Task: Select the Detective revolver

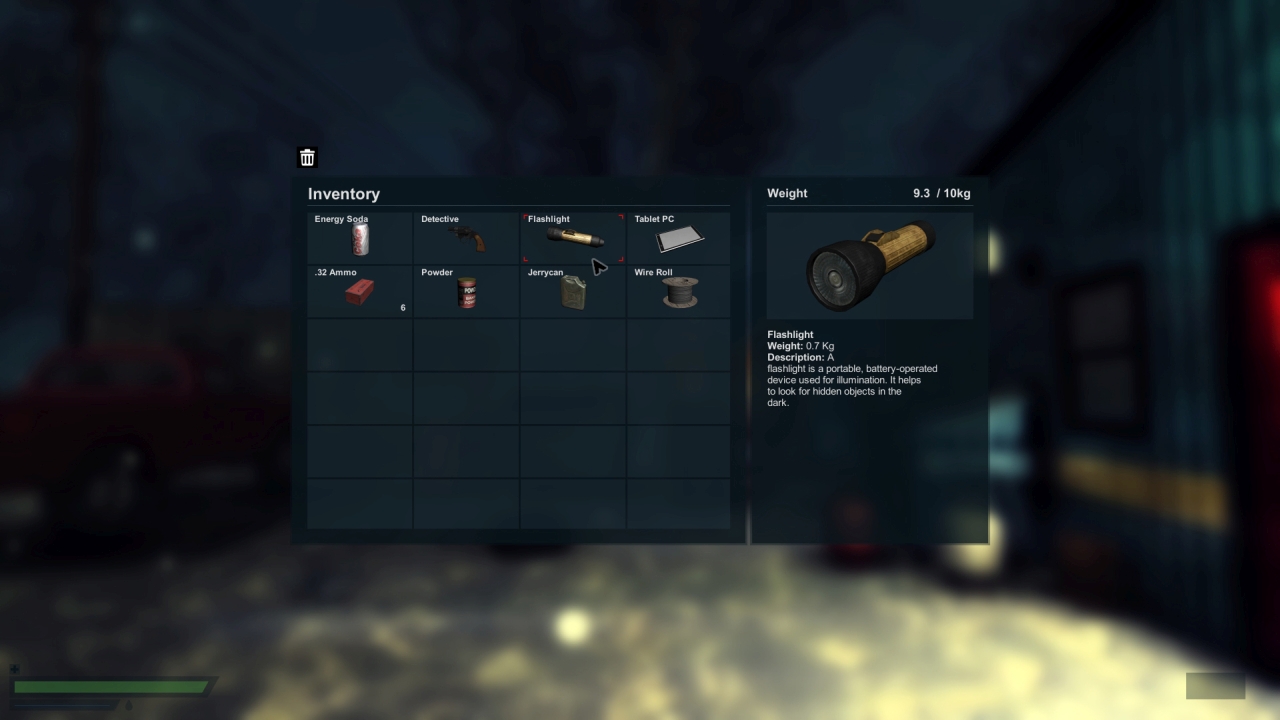Action: pos(466,238)
